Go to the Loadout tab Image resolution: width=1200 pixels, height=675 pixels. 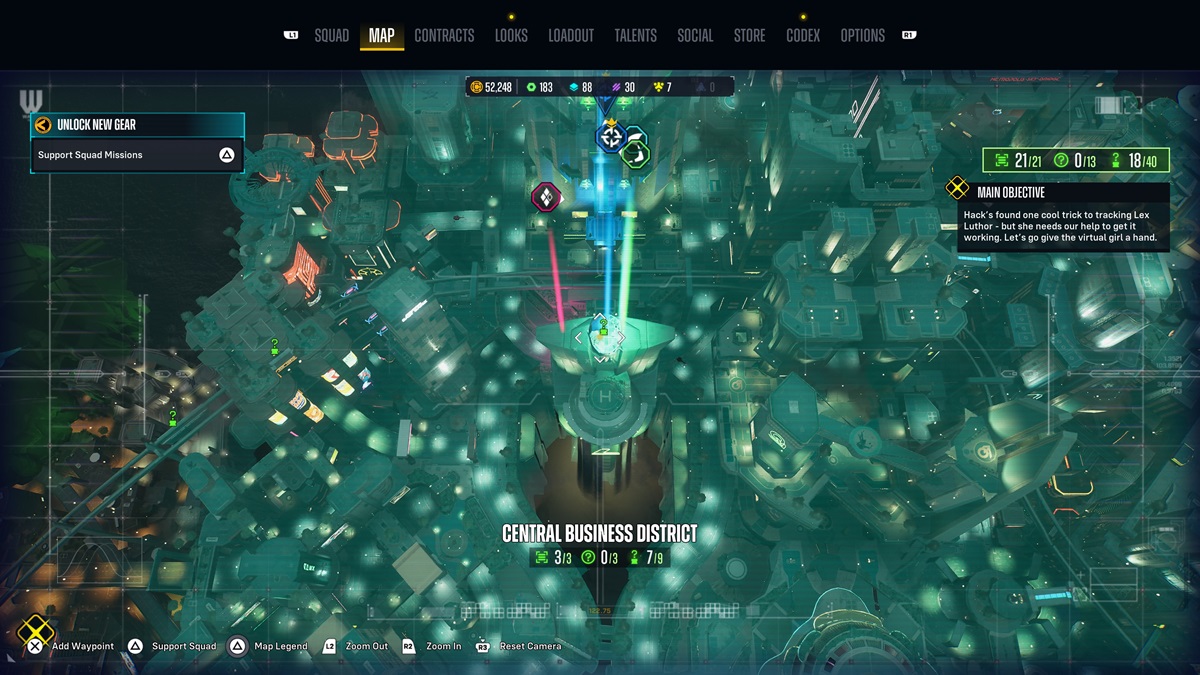click(x=571, y=36)
